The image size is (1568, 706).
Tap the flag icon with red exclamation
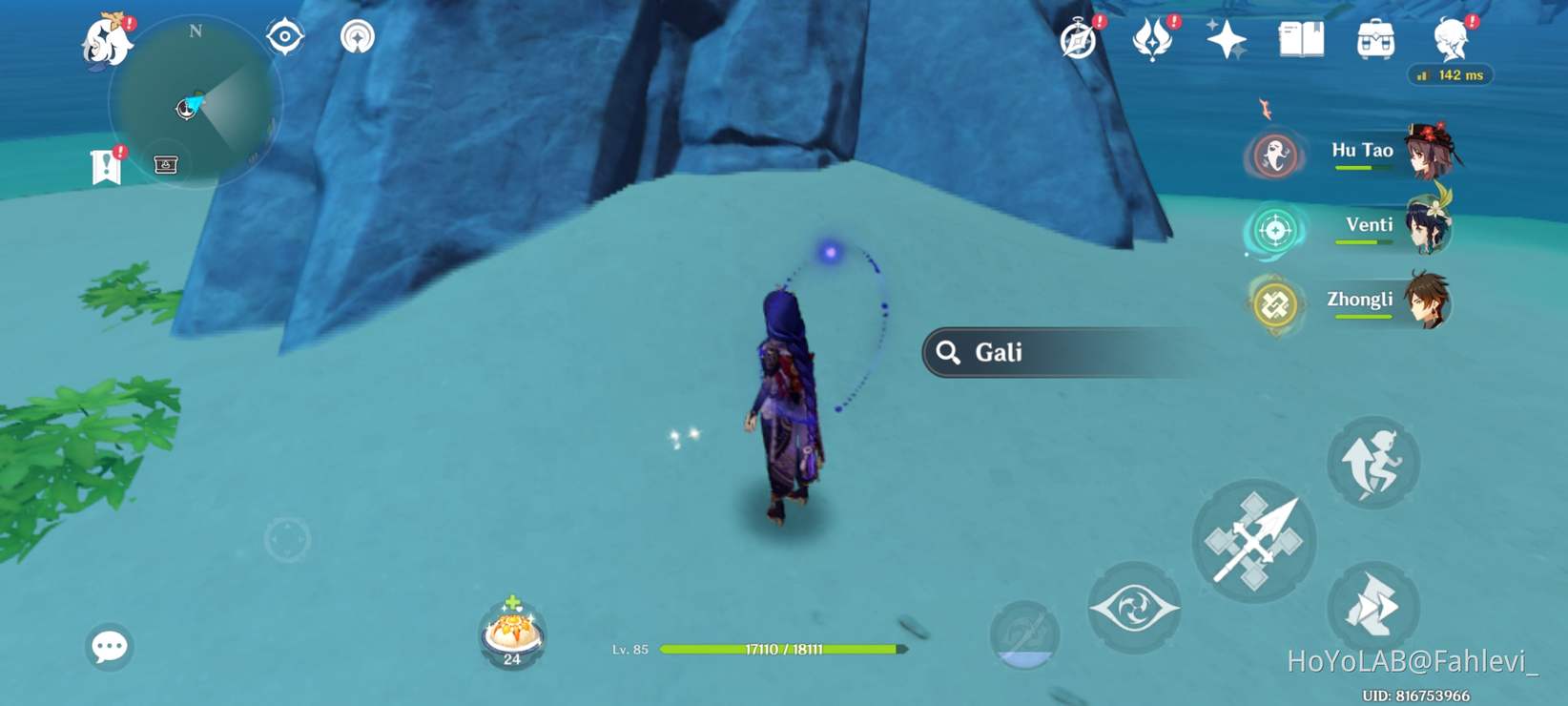tap(108, 164)
